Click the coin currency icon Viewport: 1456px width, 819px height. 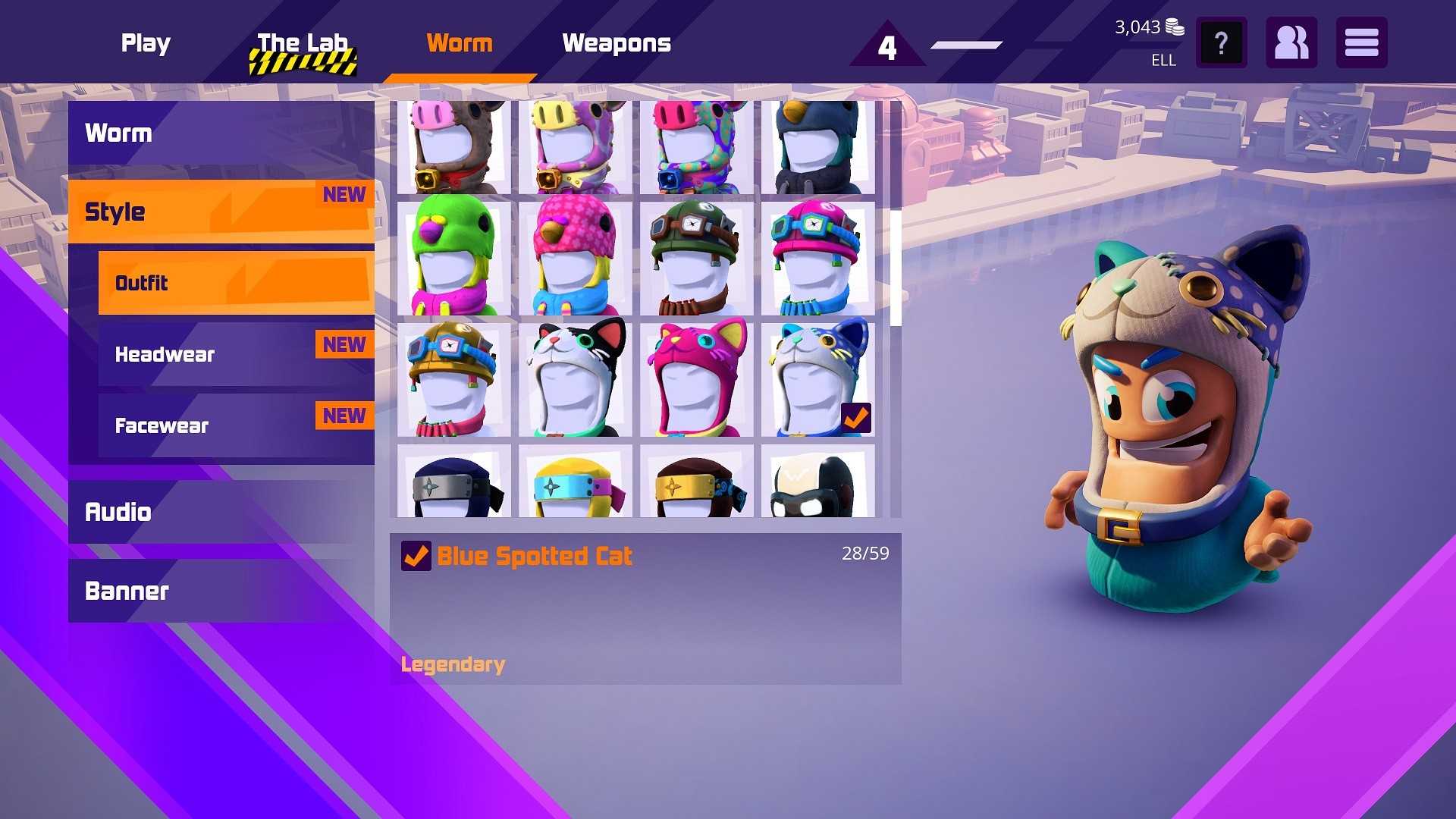pyautogui.click(x=1175, y=25)
